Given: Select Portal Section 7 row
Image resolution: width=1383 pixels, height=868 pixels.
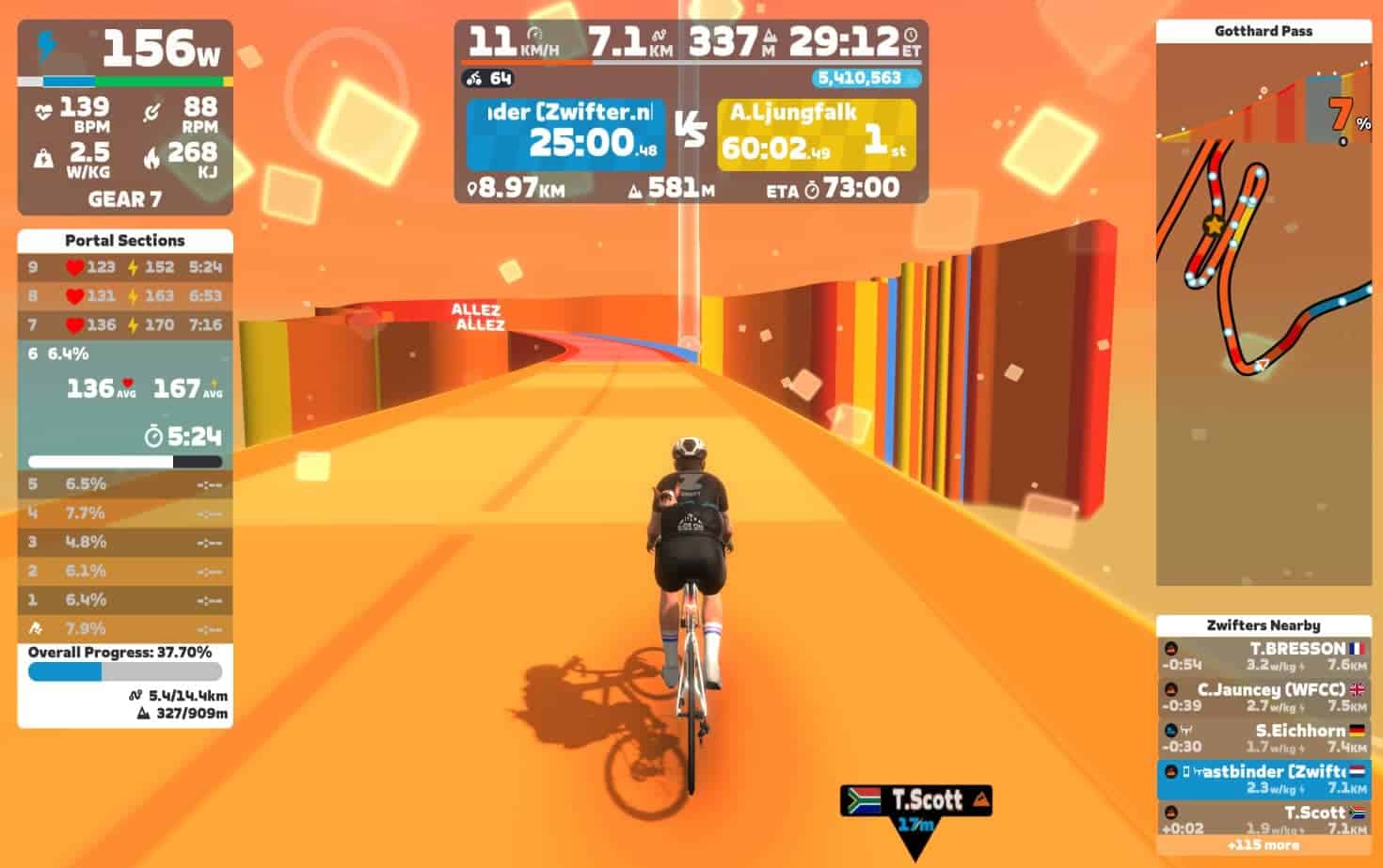Looking at the screenshot, I should [125, 325].
